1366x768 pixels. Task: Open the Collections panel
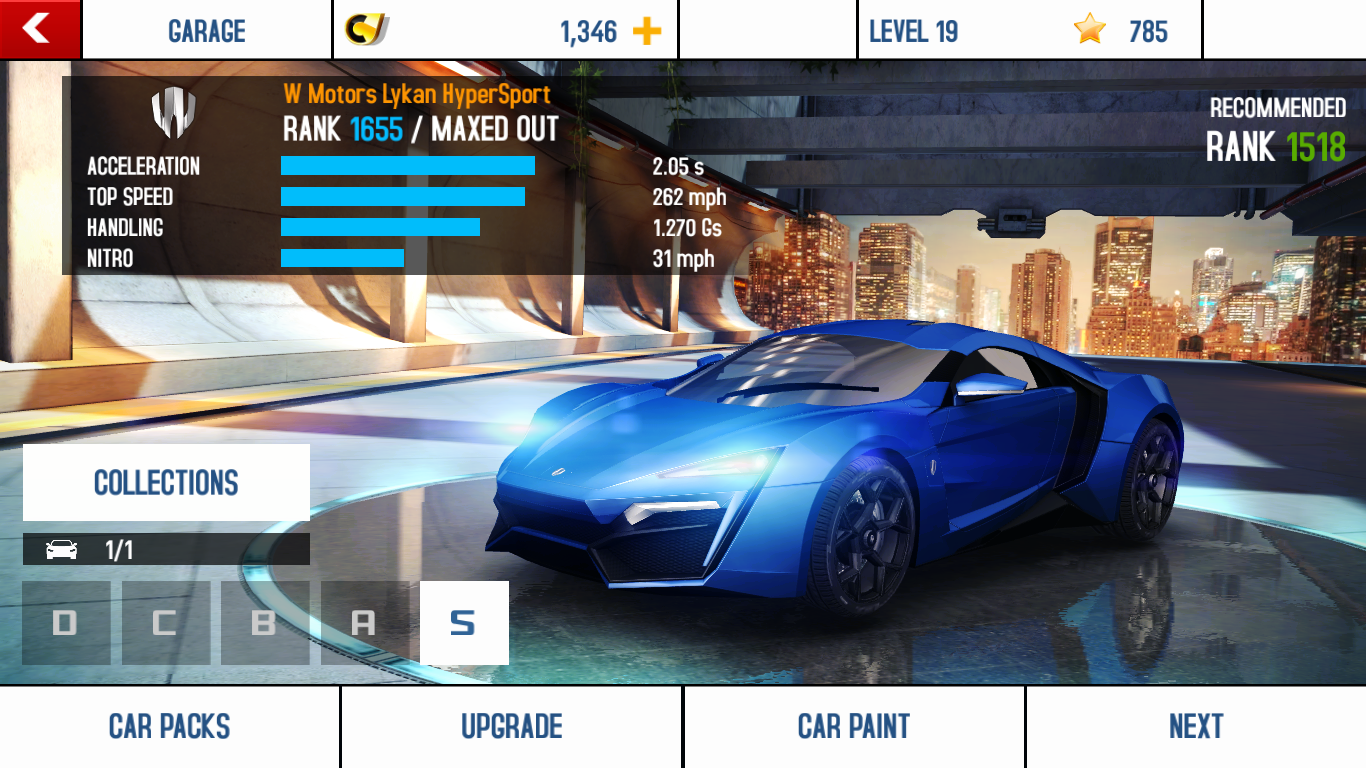click(x=166, y=483)
